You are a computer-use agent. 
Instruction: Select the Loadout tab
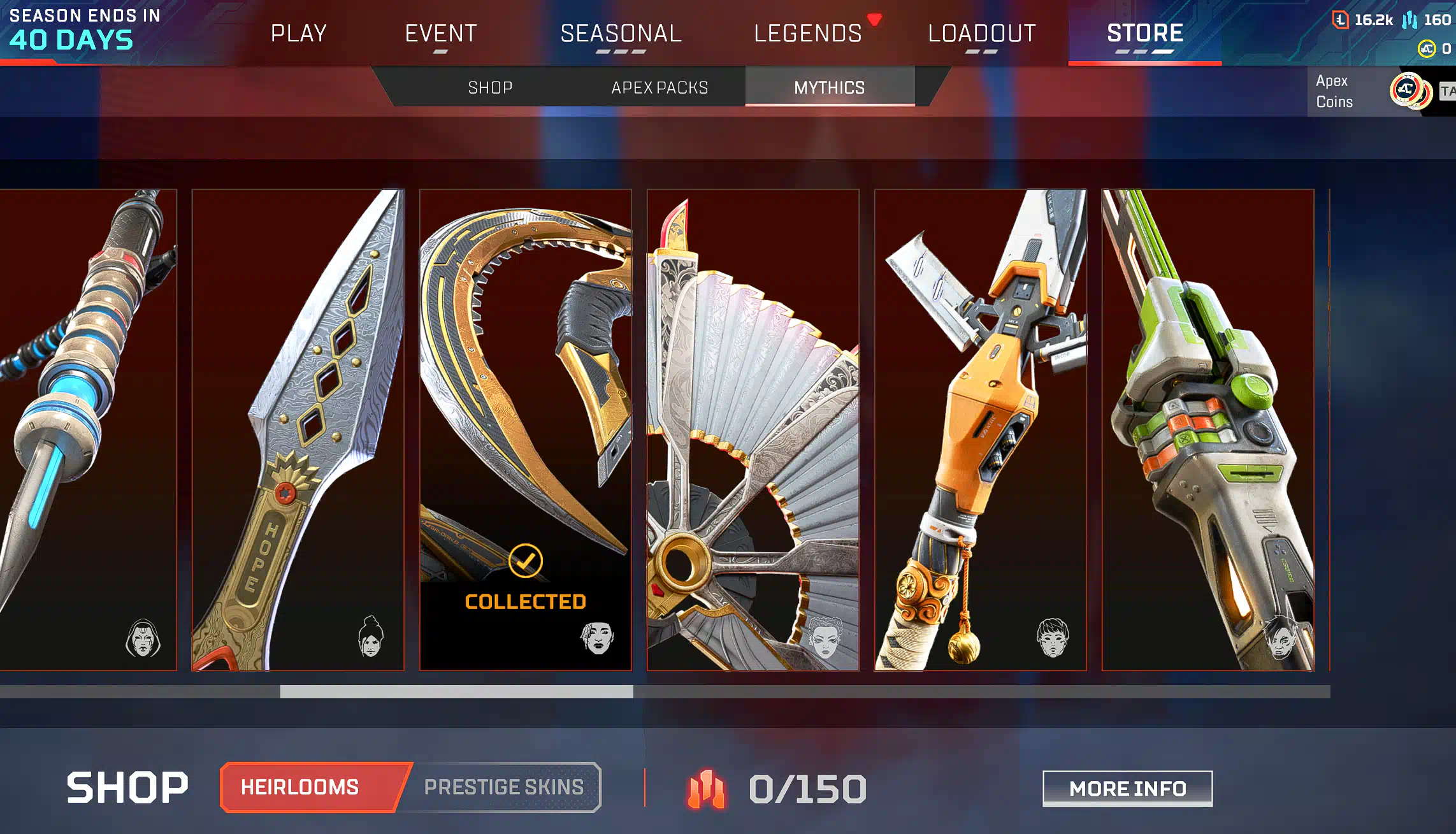(981, 33)
